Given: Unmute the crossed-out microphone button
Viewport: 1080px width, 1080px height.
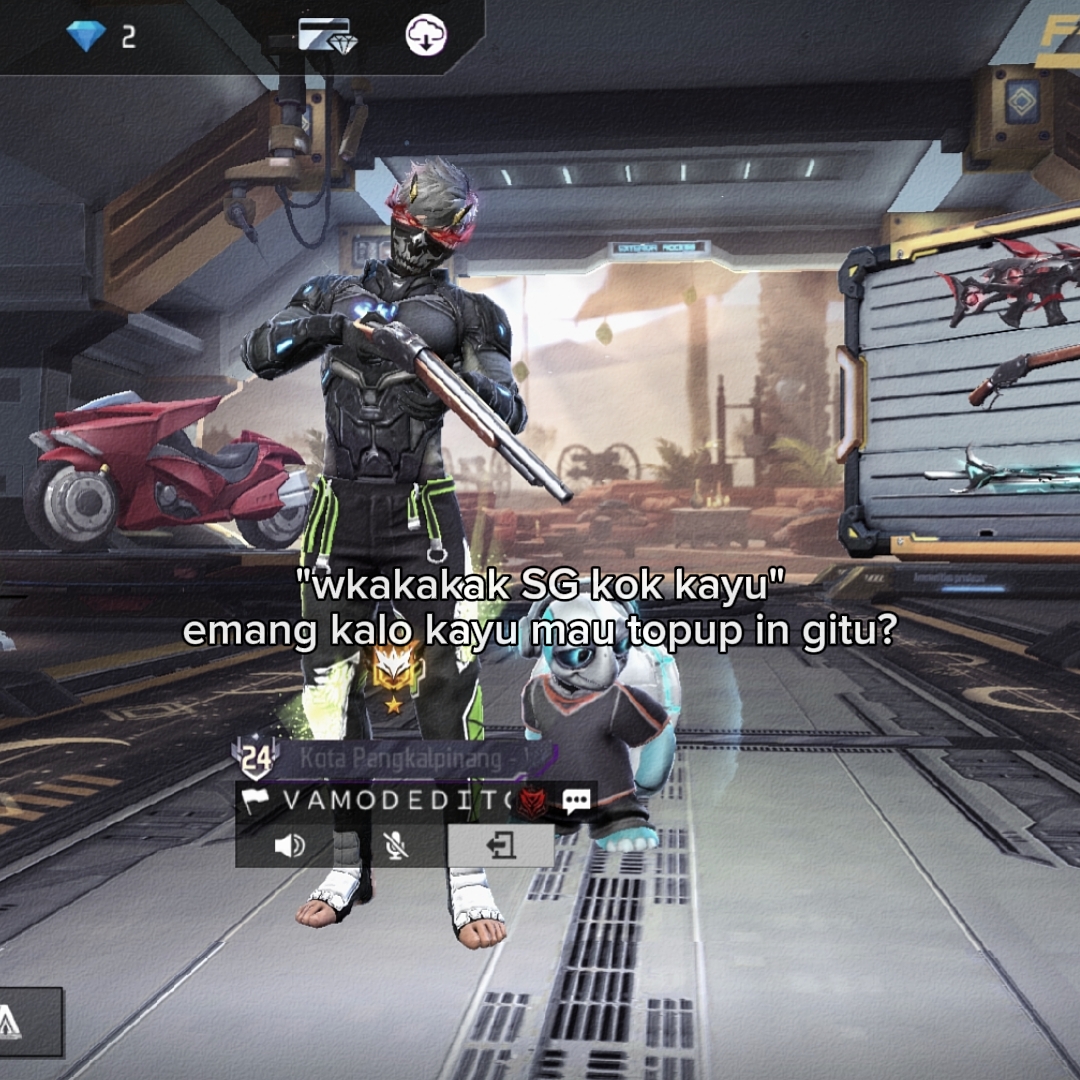Looking at the screenshot, I should tap(396, 846).
